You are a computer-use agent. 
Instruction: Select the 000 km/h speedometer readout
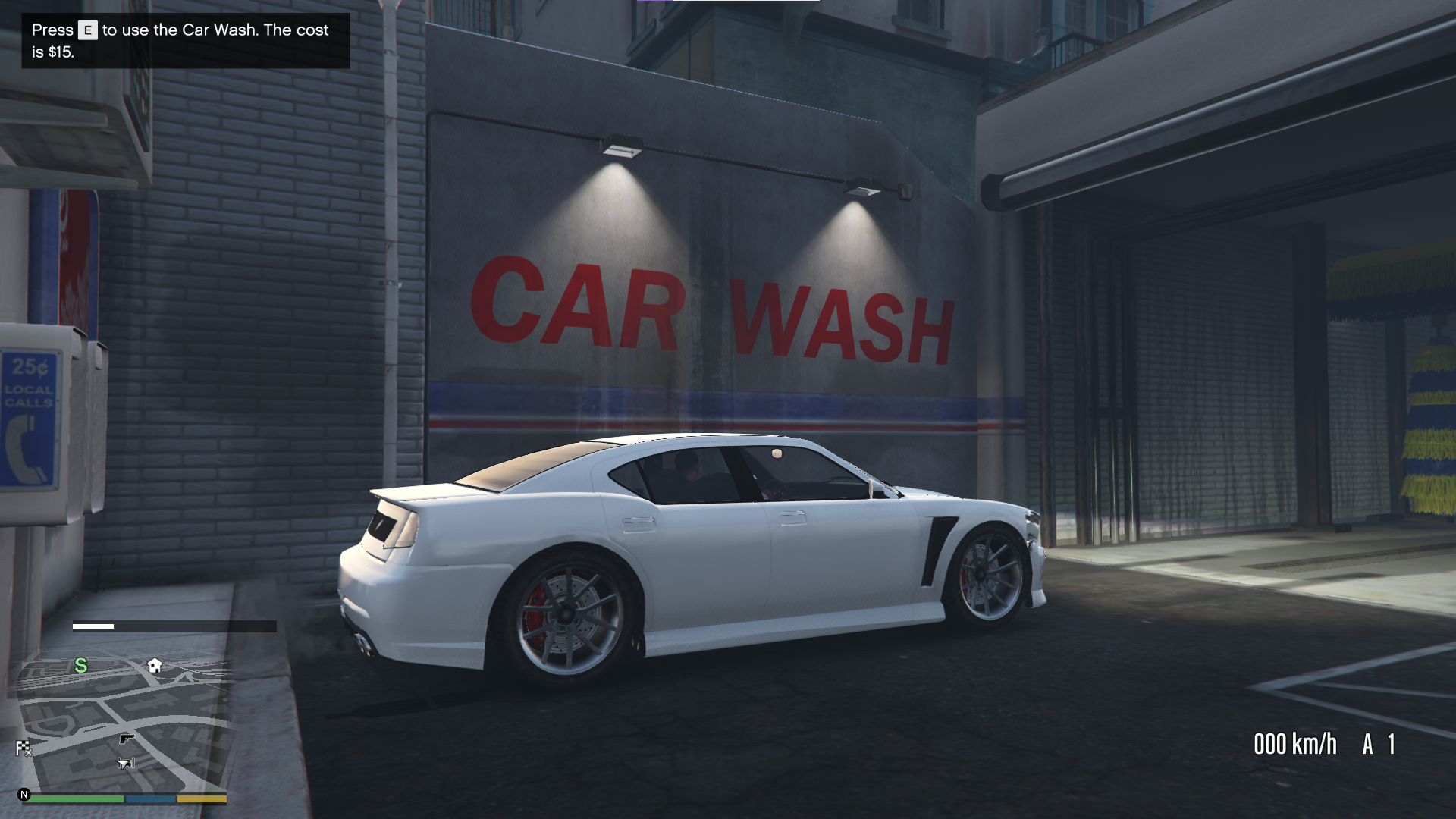[x=1294, y=745]
